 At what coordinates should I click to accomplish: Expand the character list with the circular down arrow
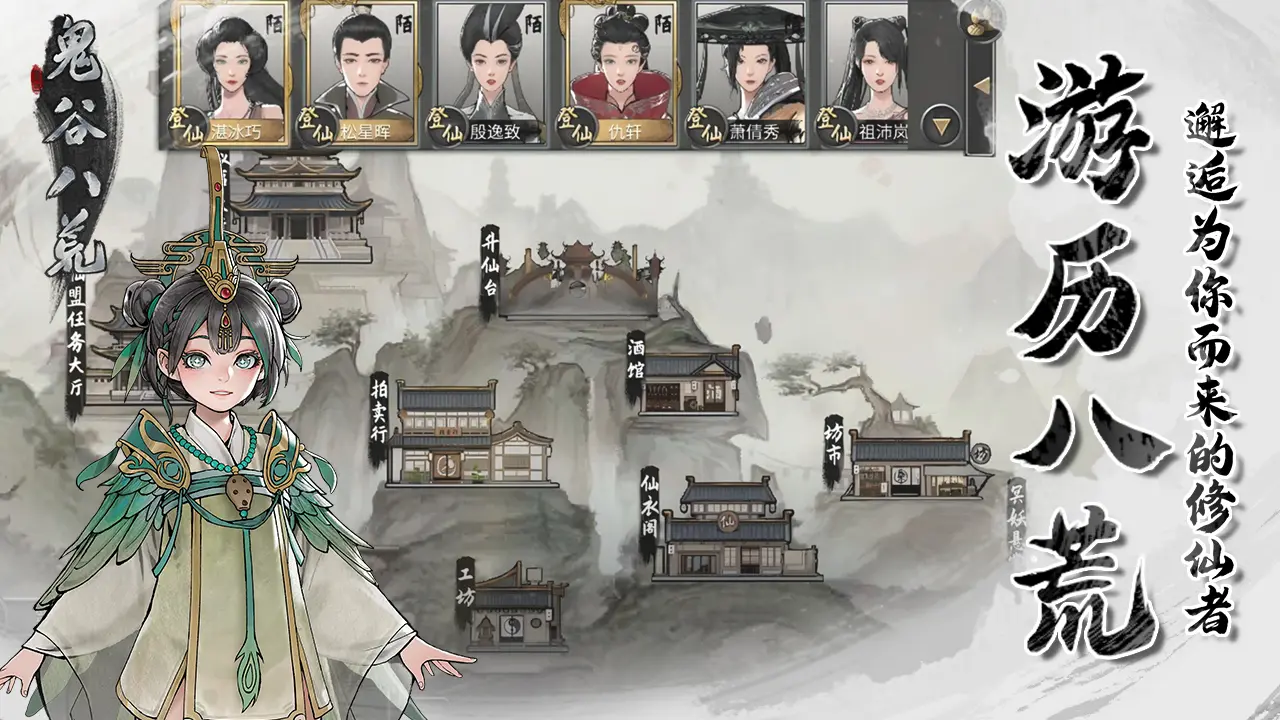pyautogui.click(x=939, y=122)
